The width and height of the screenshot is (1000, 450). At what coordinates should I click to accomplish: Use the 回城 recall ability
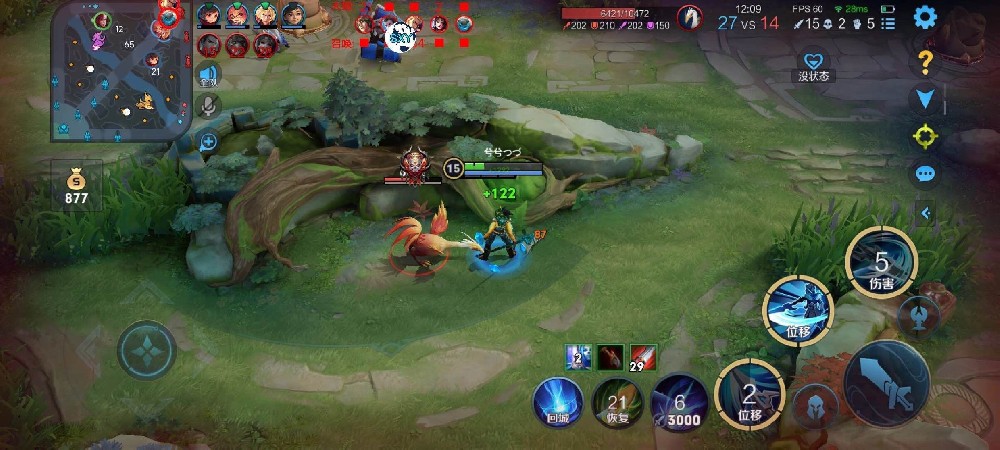(557, 402)
